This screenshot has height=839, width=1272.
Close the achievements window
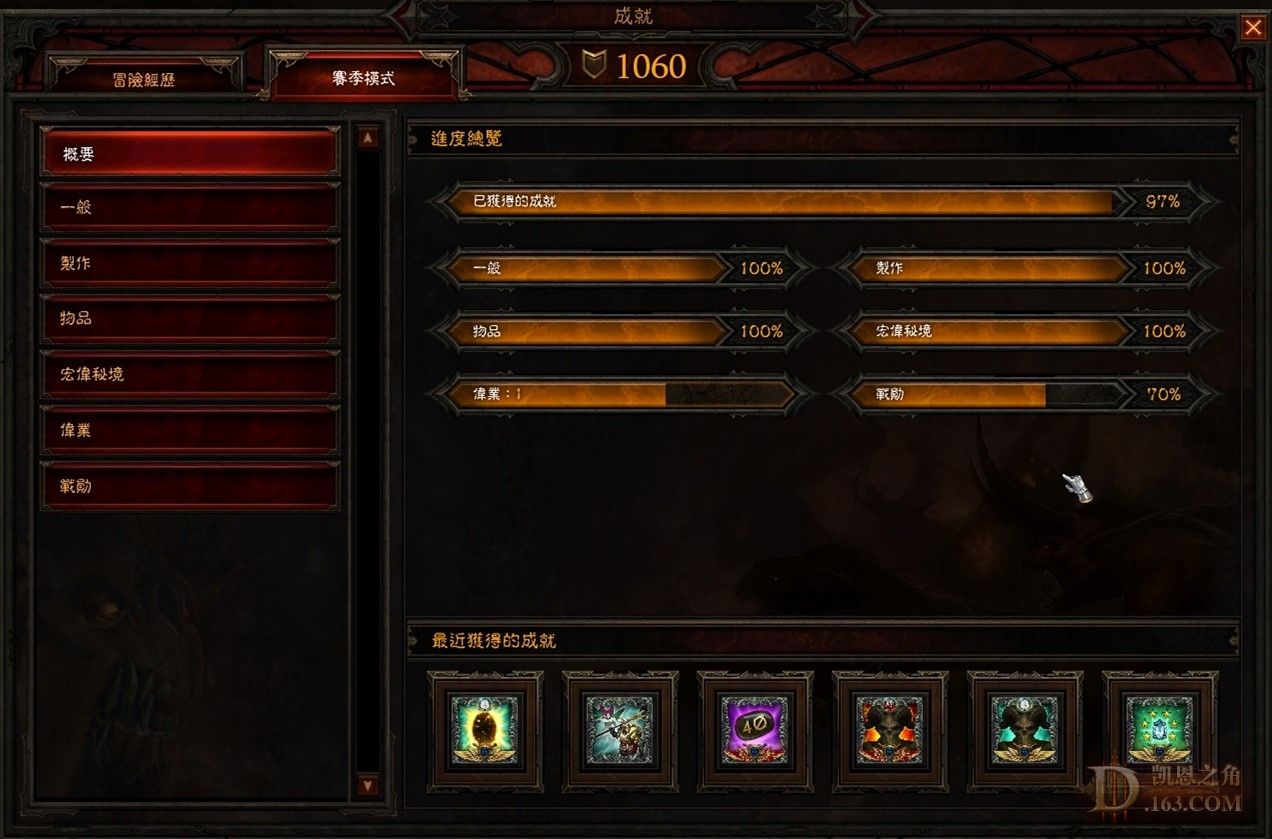[1253, 28]
